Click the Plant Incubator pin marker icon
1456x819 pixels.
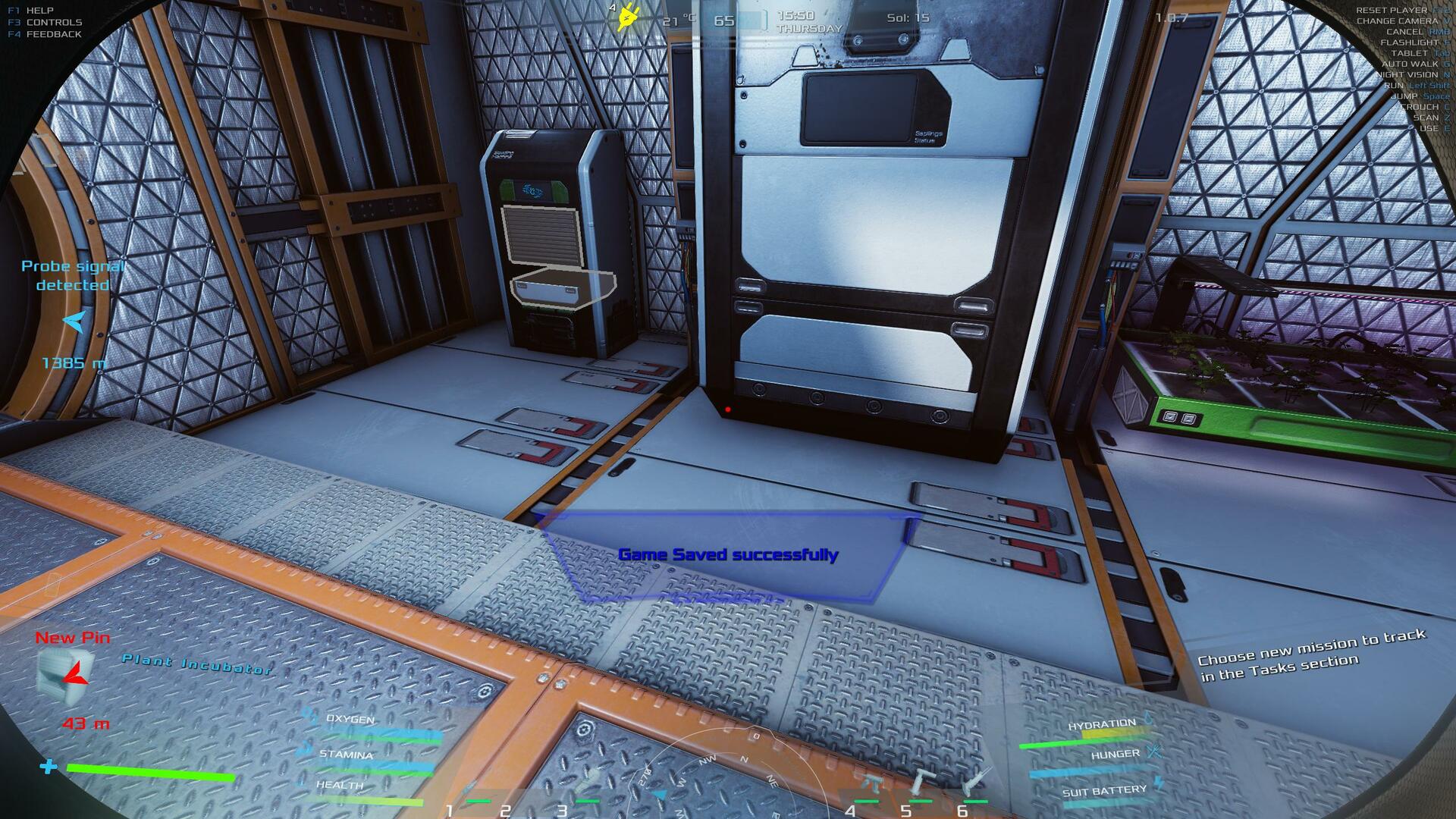click(x=66, y=674)
